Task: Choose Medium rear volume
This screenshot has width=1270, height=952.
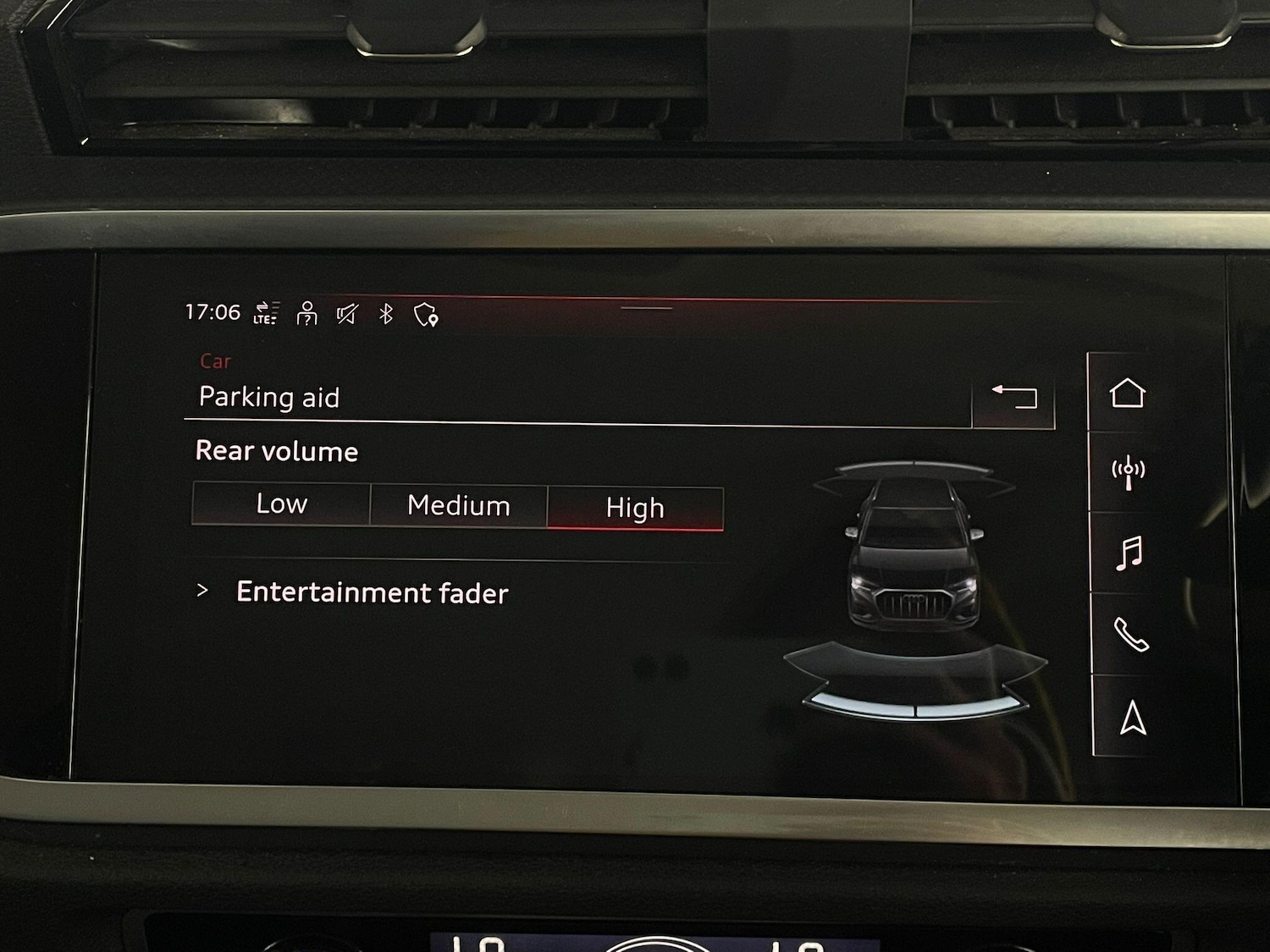Action: click(458, 506)
